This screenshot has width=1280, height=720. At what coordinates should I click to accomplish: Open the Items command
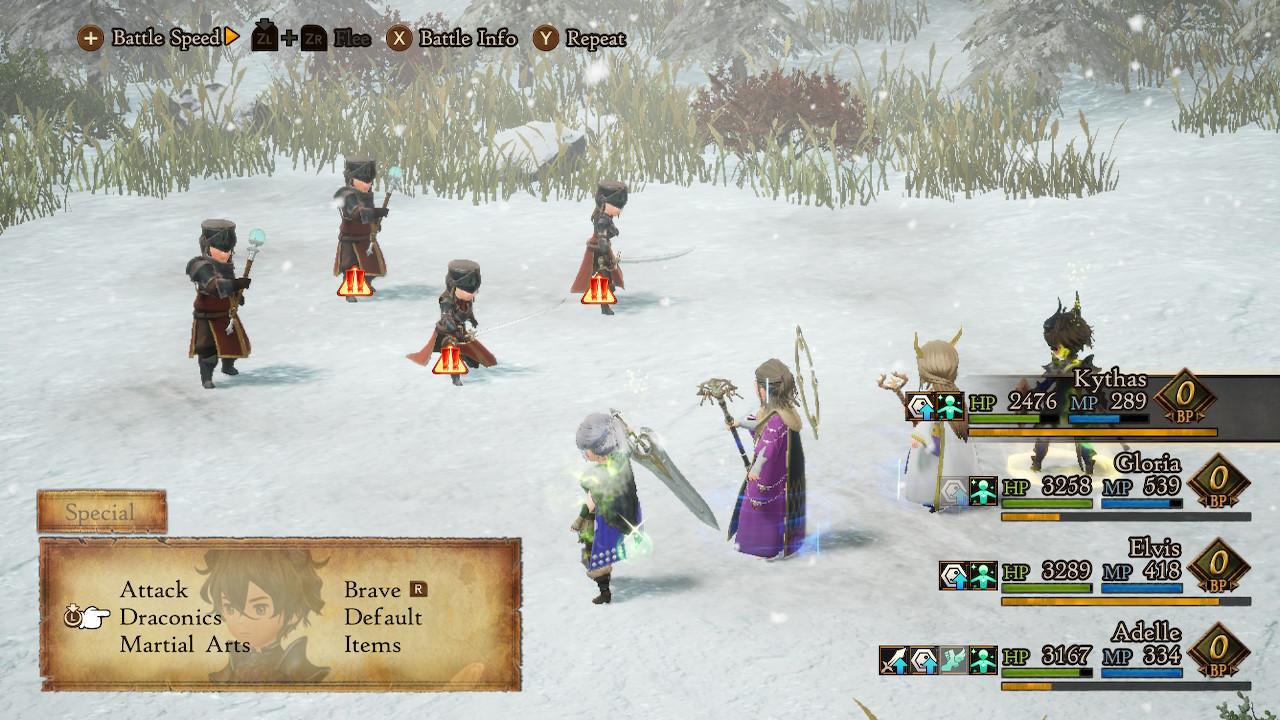(x=372, y=645)
